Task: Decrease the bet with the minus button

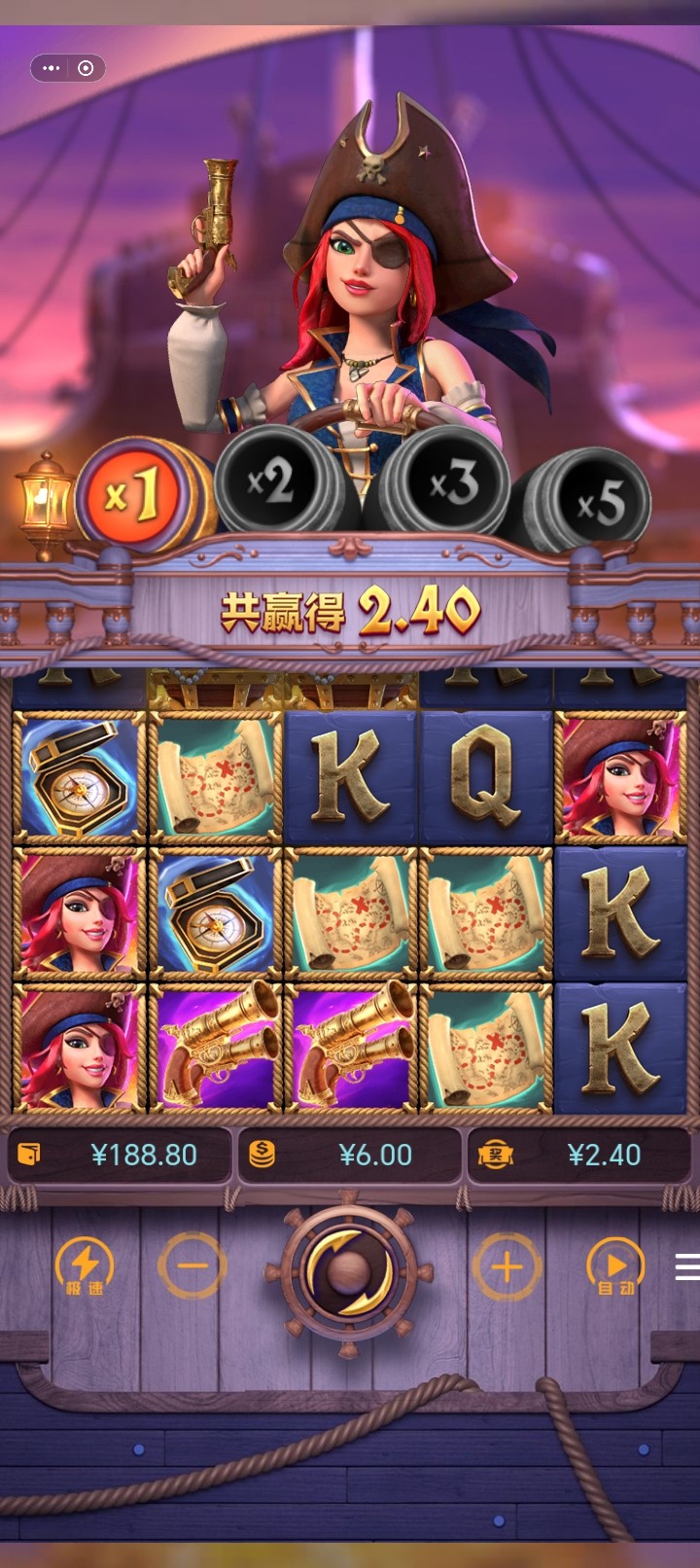Action: tap(192, 1266)
